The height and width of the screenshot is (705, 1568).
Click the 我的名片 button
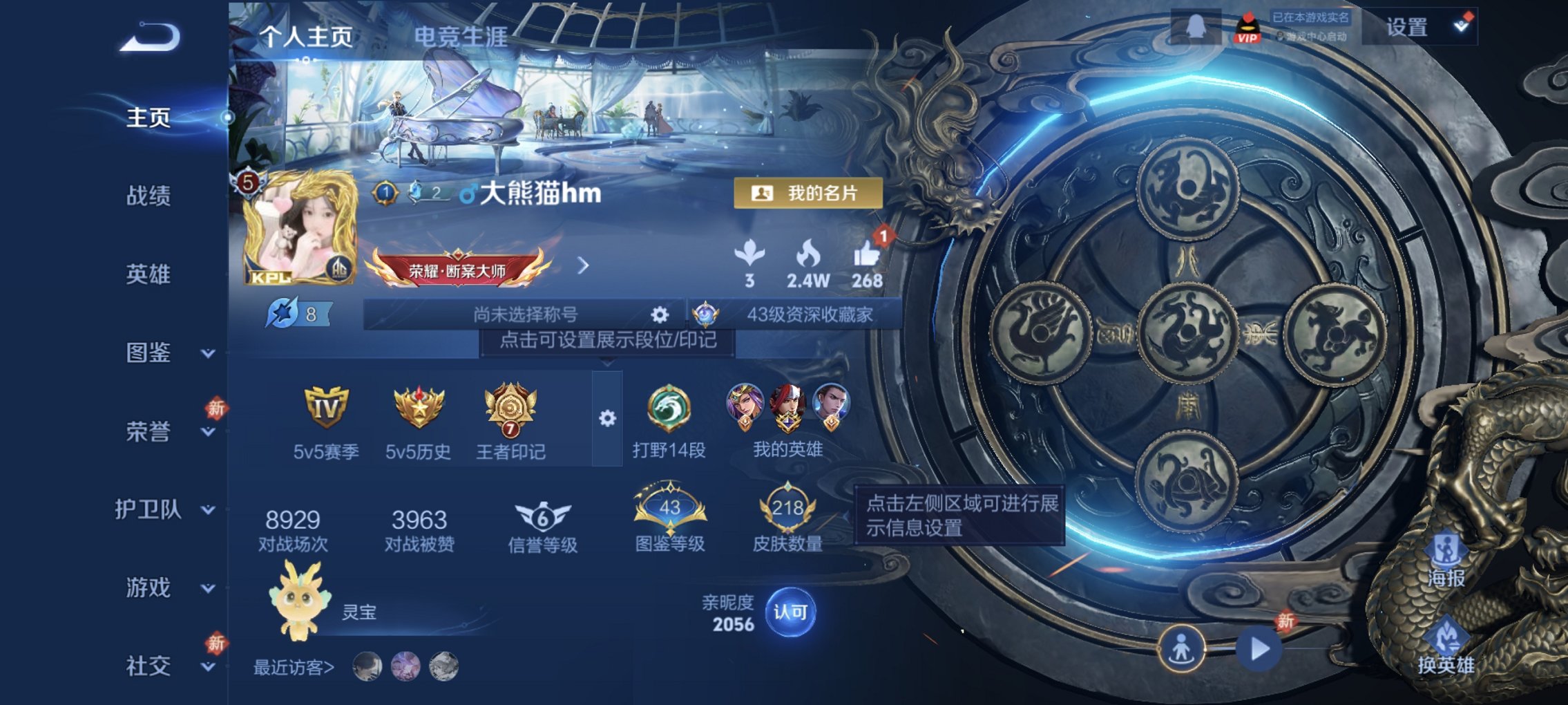(x=810, y=194)
